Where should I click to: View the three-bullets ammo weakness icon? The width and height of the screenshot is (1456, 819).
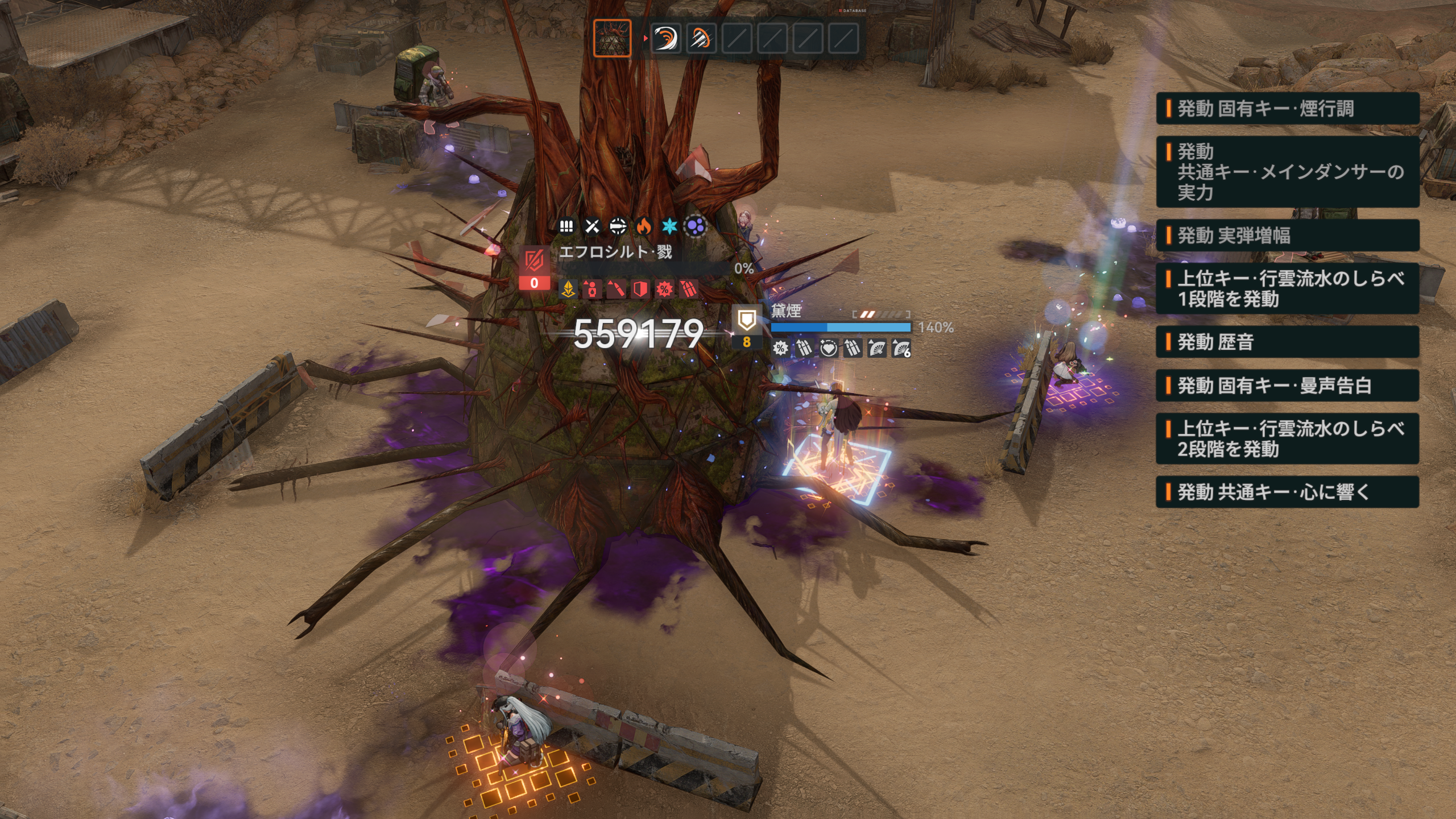point(566,226)
